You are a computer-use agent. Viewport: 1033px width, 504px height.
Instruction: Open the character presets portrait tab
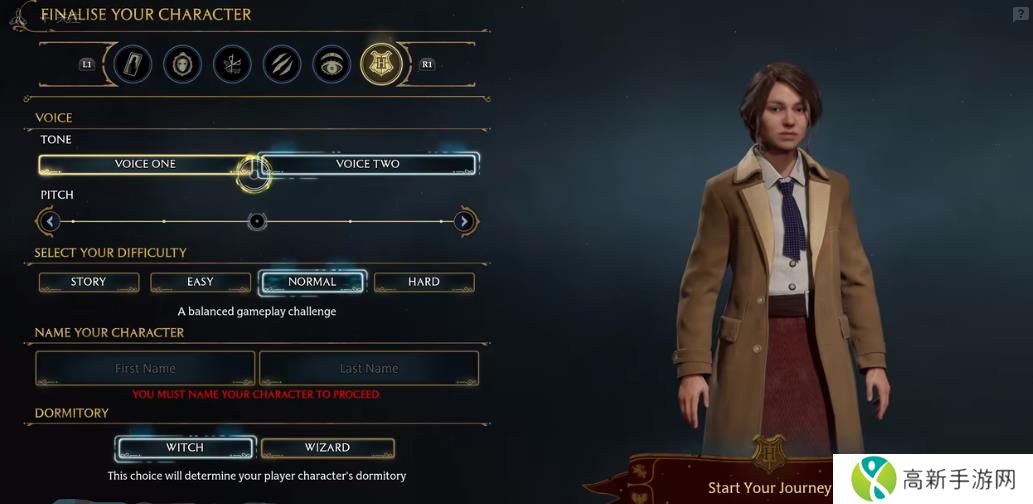point(133,65)
